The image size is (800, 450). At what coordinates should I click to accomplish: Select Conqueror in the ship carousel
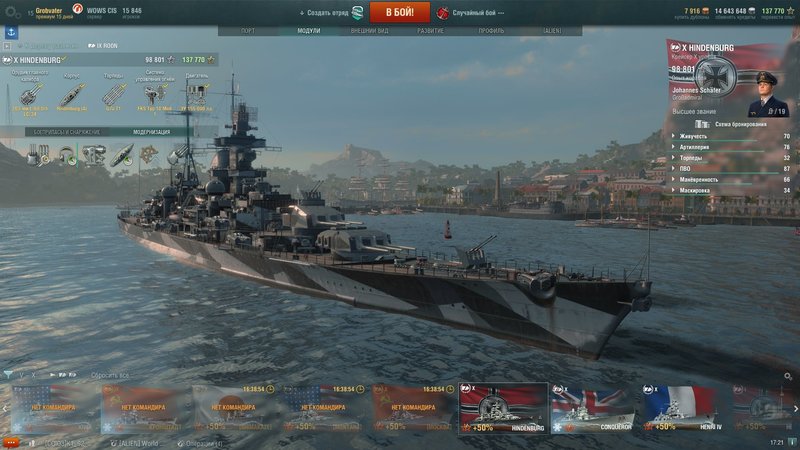[x=596, y=408]
